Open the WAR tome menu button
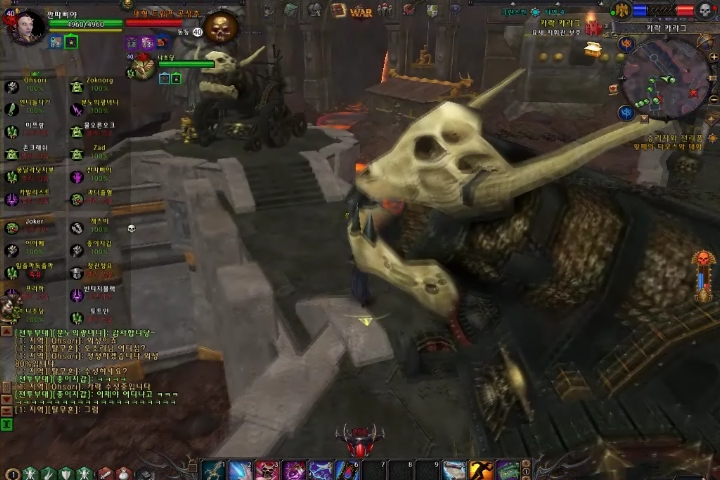The height and width of the screenshot is (480, 720). pos(360,11)
